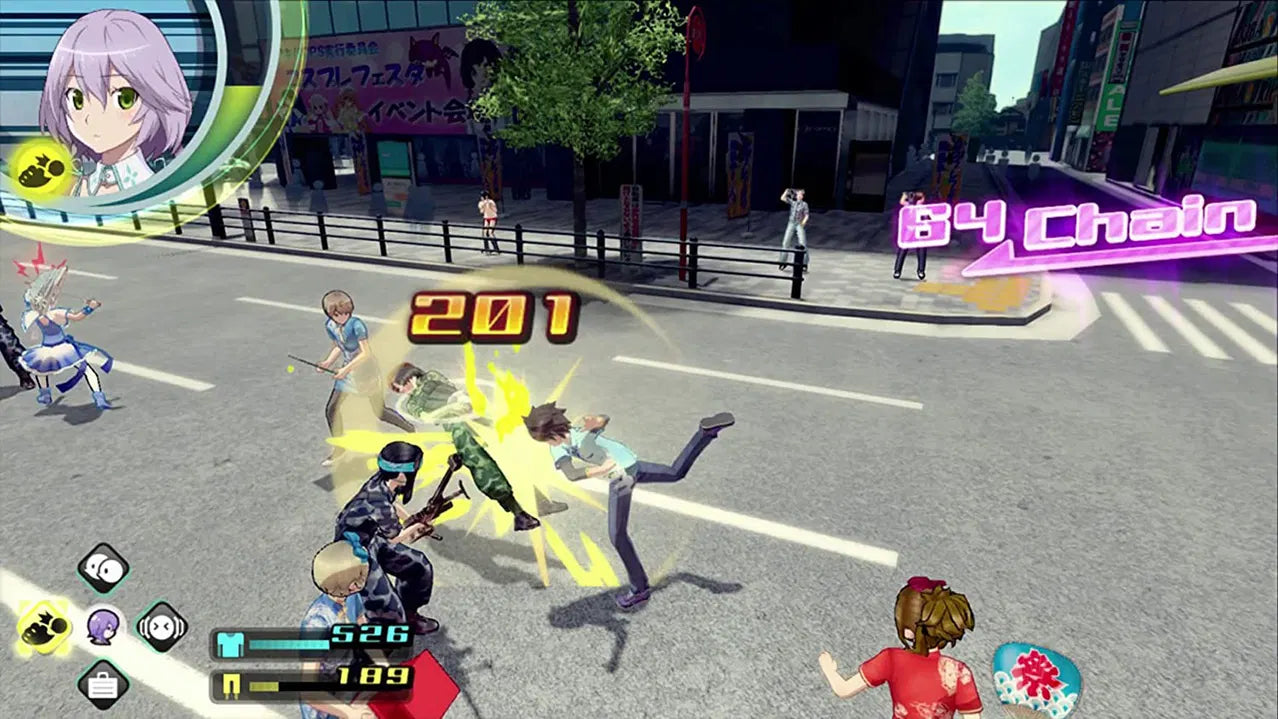Open the briefcase inventory command
Image resolution: width=1278 pixels, height=719 pixels.
tap(103, 684)
